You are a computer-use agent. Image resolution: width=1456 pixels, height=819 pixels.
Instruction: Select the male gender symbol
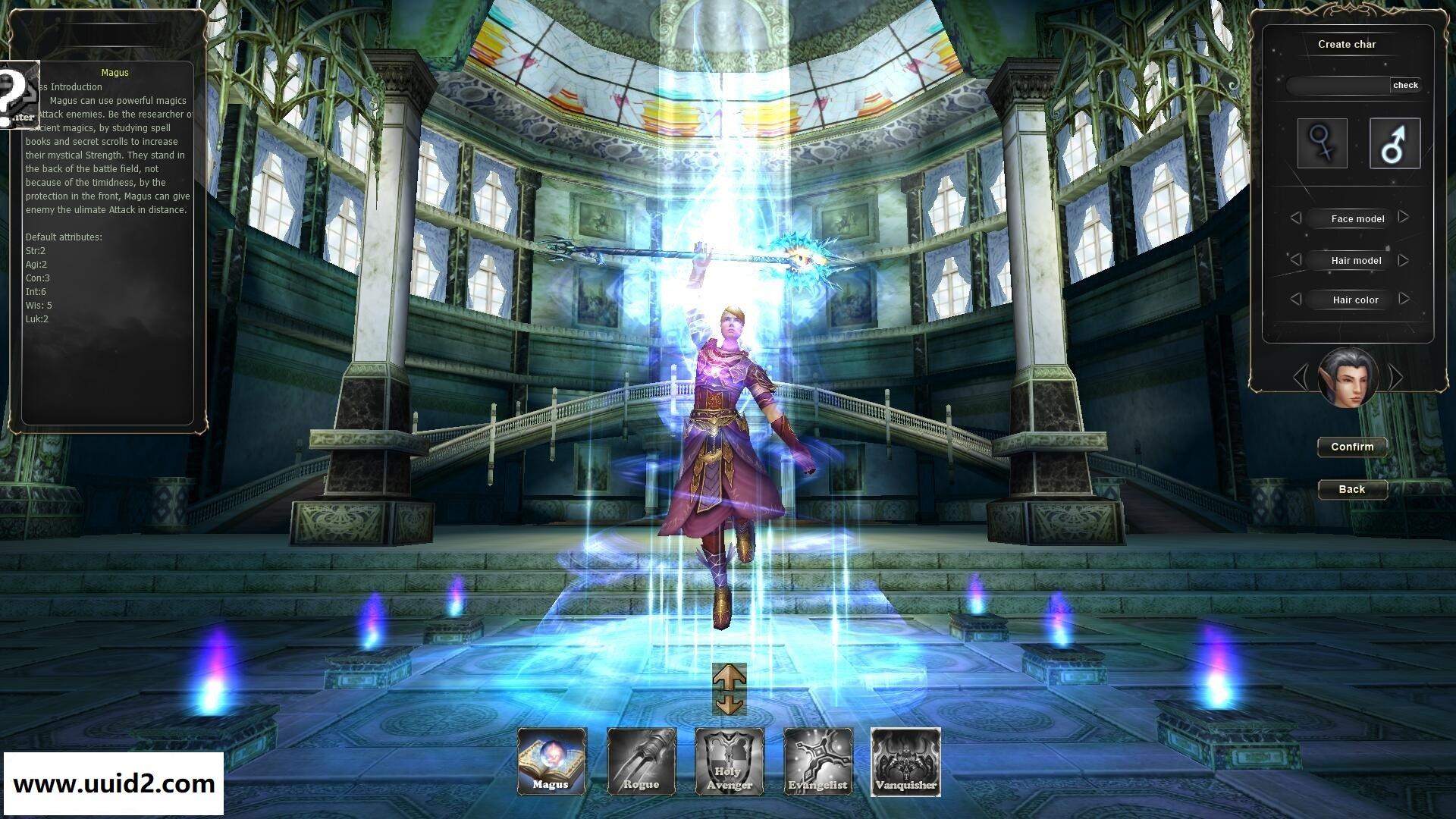tap(1394, 143)
